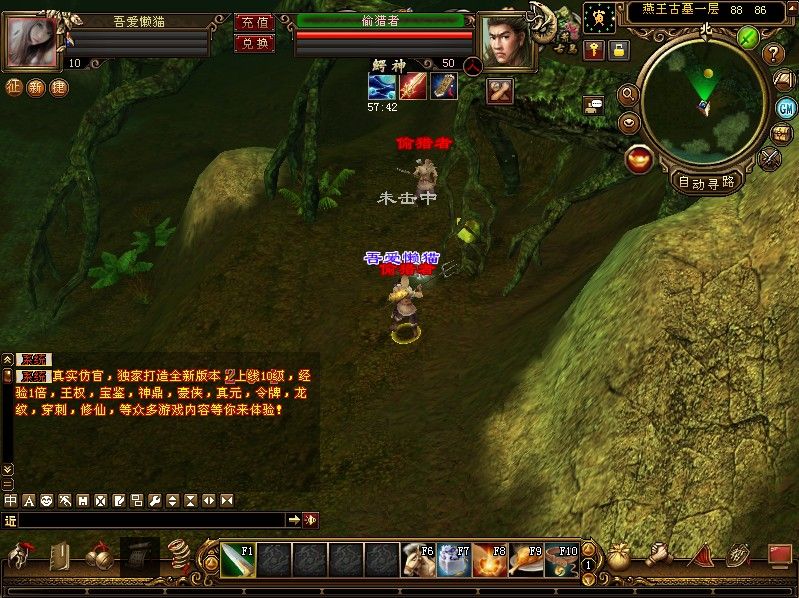Toggle the padlock lock icon
This screenshot has width=799, height=598.
pyautogui.click(x=619, y=48)
